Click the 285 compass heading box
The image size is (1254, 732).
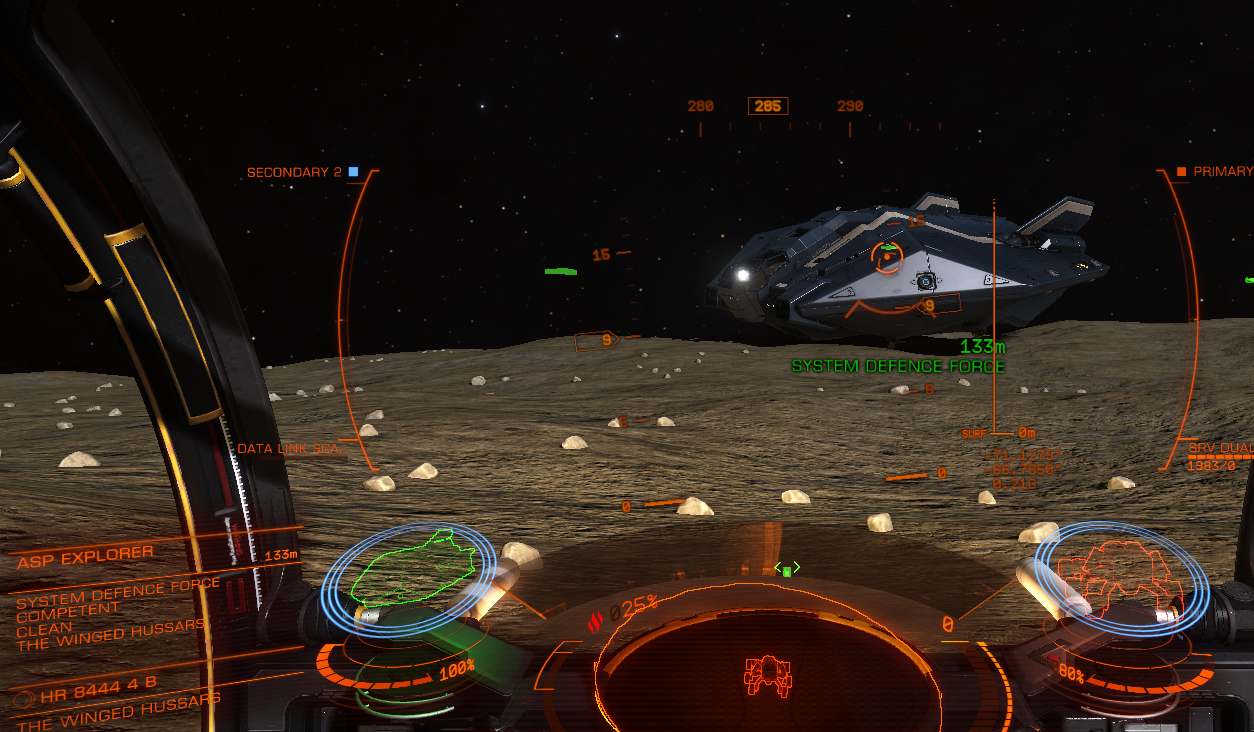pos(768,106)
